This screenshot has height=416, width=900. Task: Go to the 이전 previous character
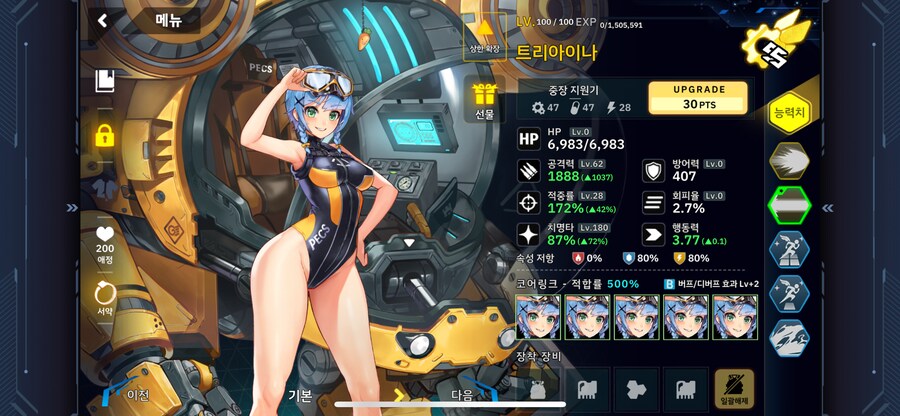click(135, 394)
